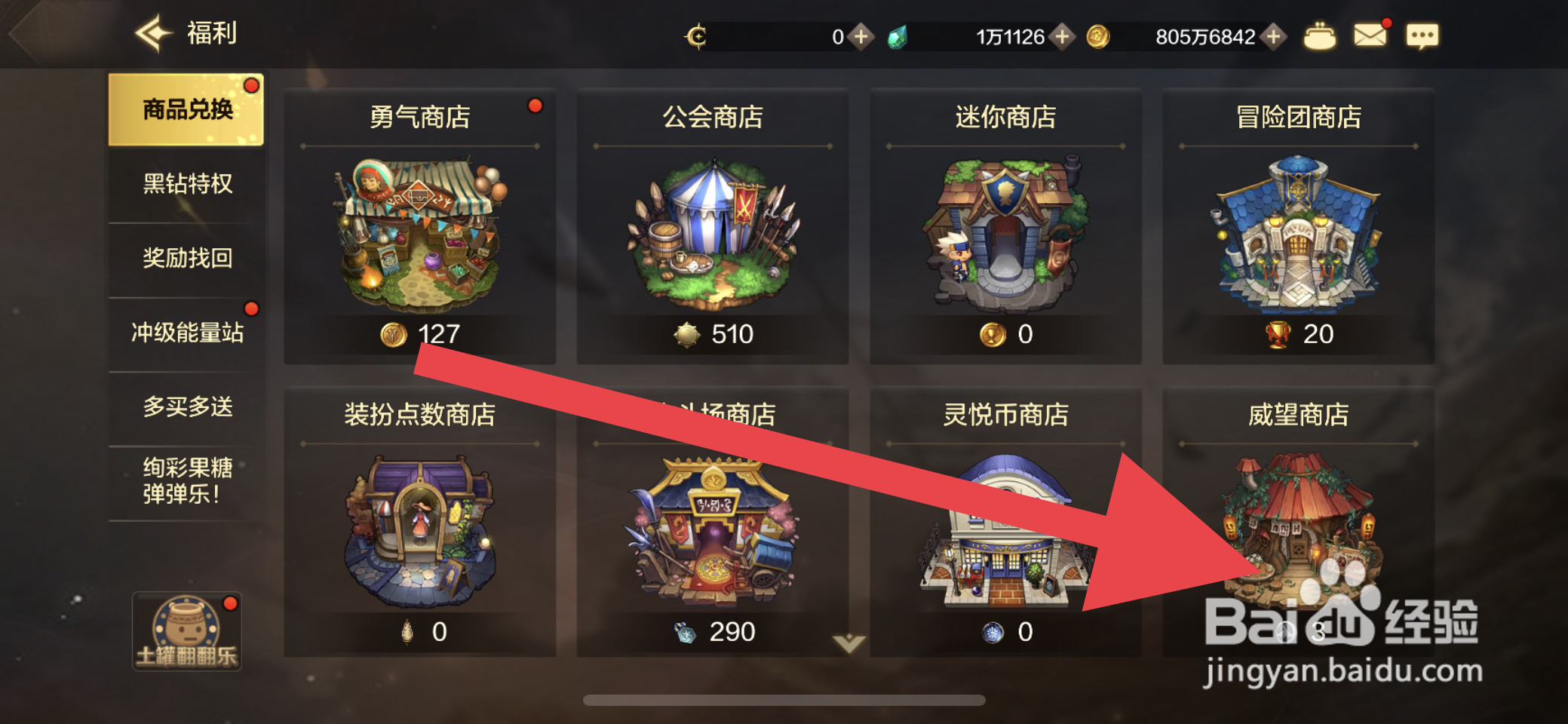Switch to the 多买多送 tab
This screenshot has height=724, width=1568.
point(187,406)
